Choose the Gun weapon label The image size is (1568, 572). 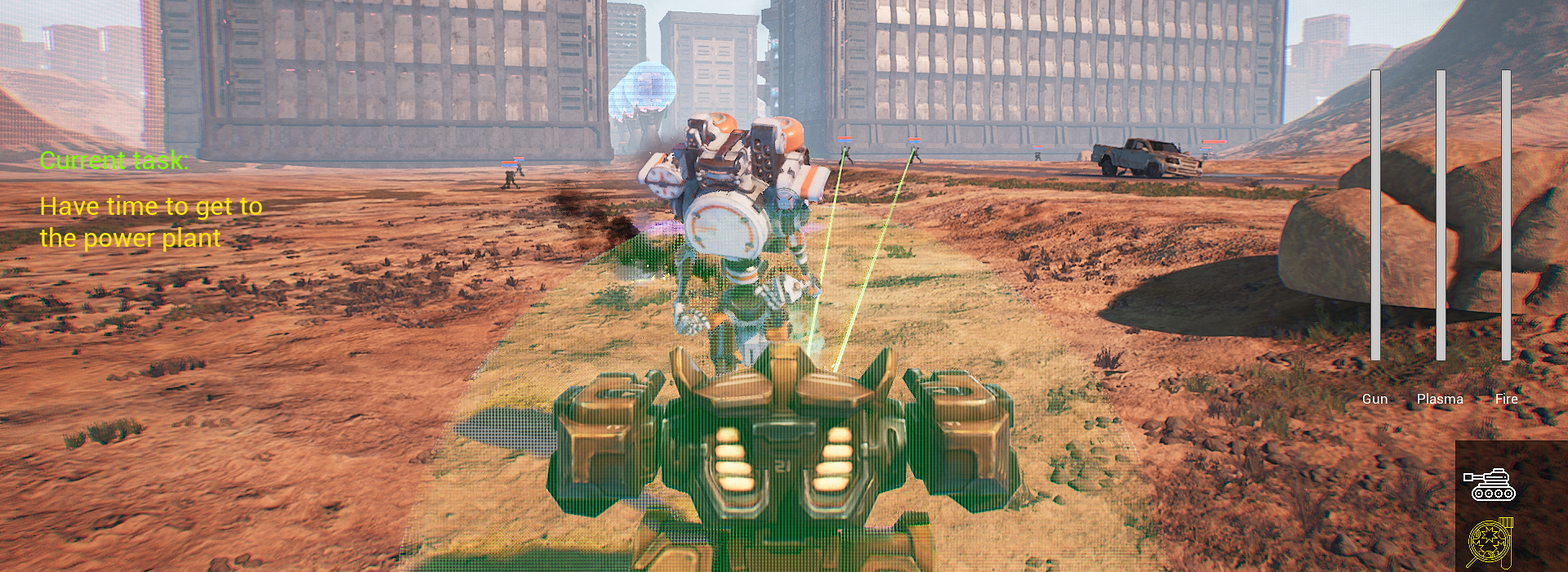pos(1374,399)
